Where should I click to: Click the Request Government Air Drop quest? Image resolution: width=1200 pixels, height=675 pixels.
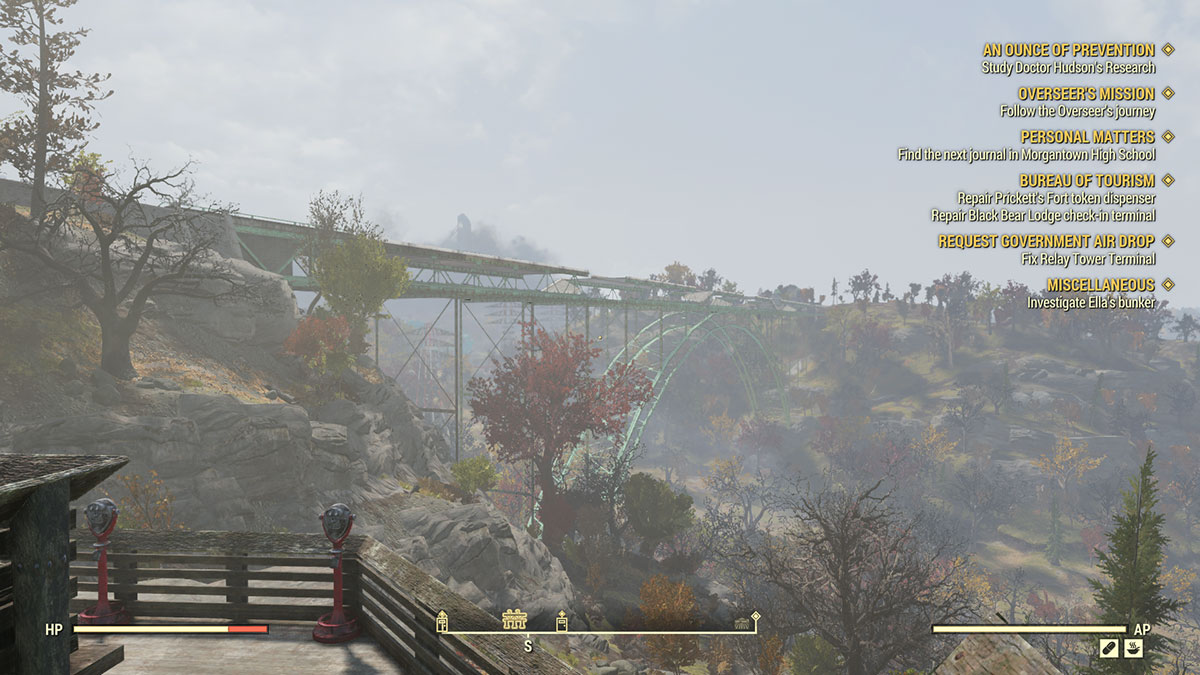[1046, 242]
